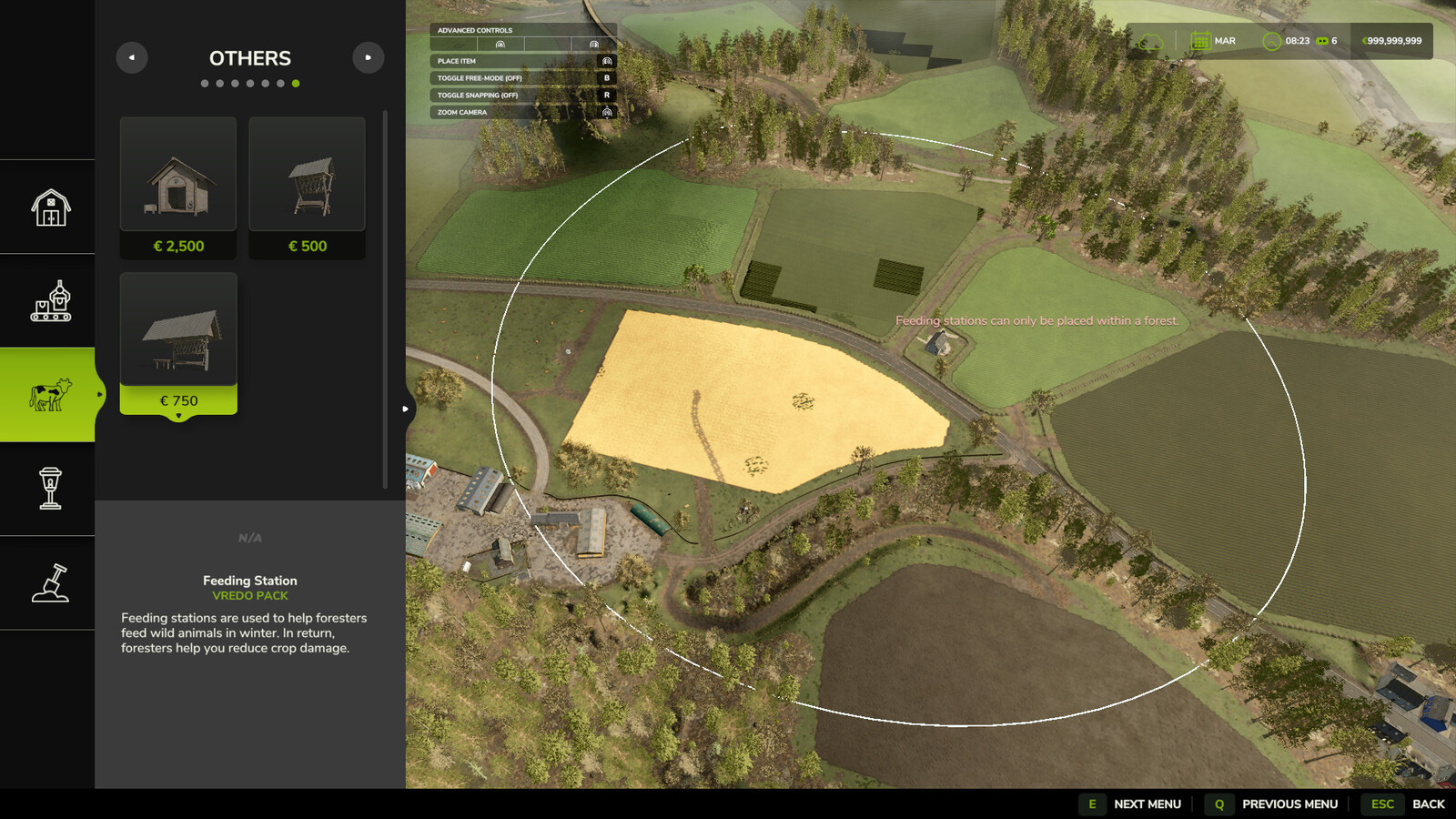Viewport: 1456px width, 819px height.
Task: Select the €750 Feeding Station item
Action: click(178, 343)
